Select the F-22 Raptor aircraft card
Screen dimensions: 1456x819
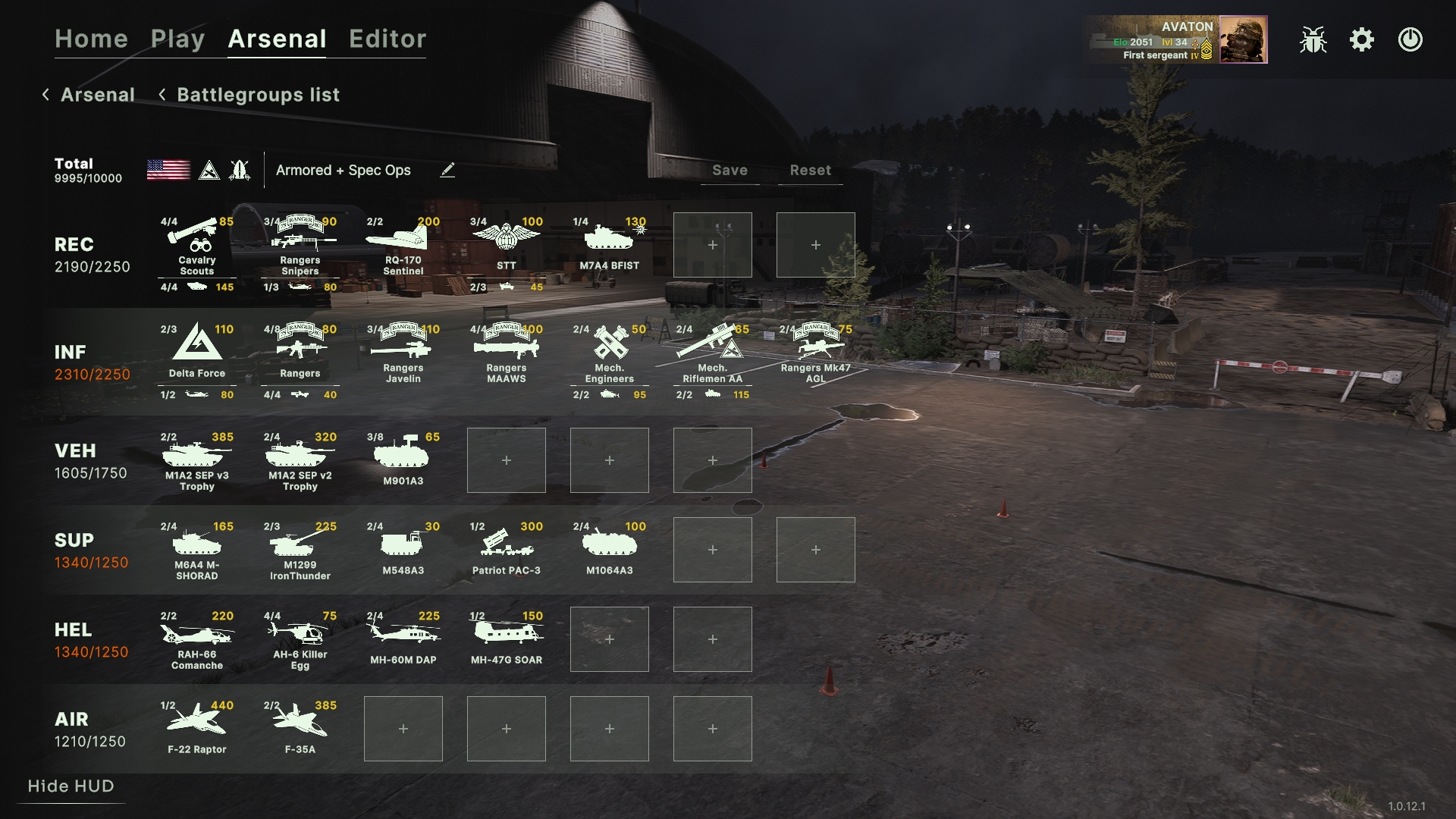[197, 729]
